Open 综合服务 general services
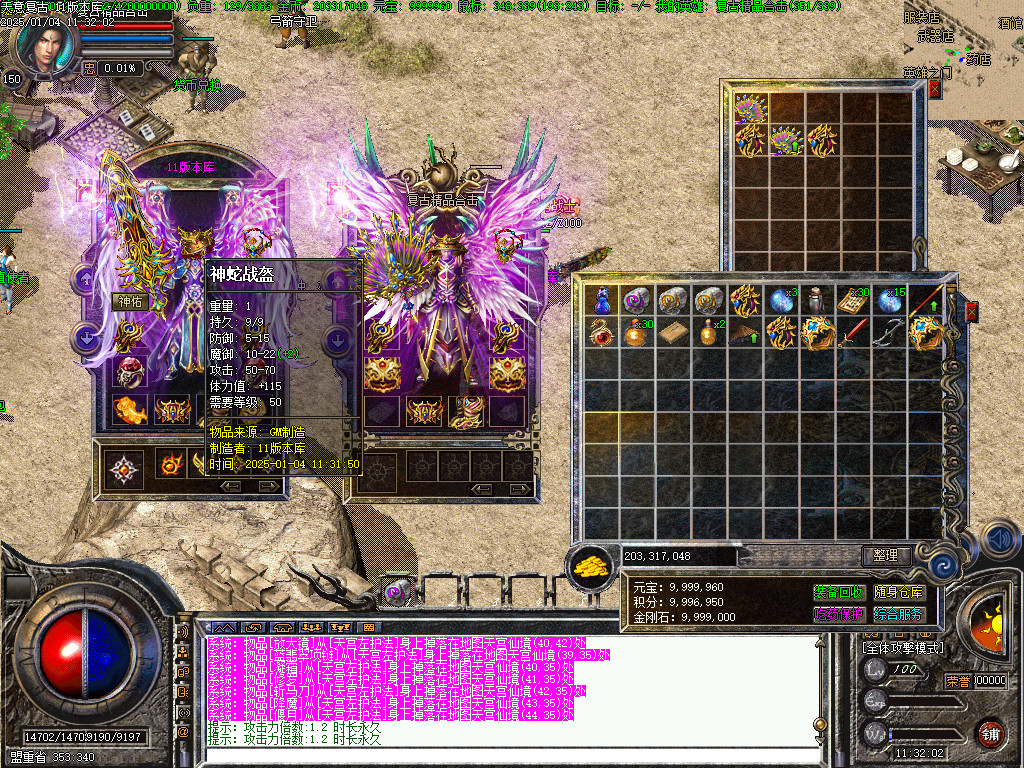The width and height of the screenshot is (1024, 768). pos(899,614)
